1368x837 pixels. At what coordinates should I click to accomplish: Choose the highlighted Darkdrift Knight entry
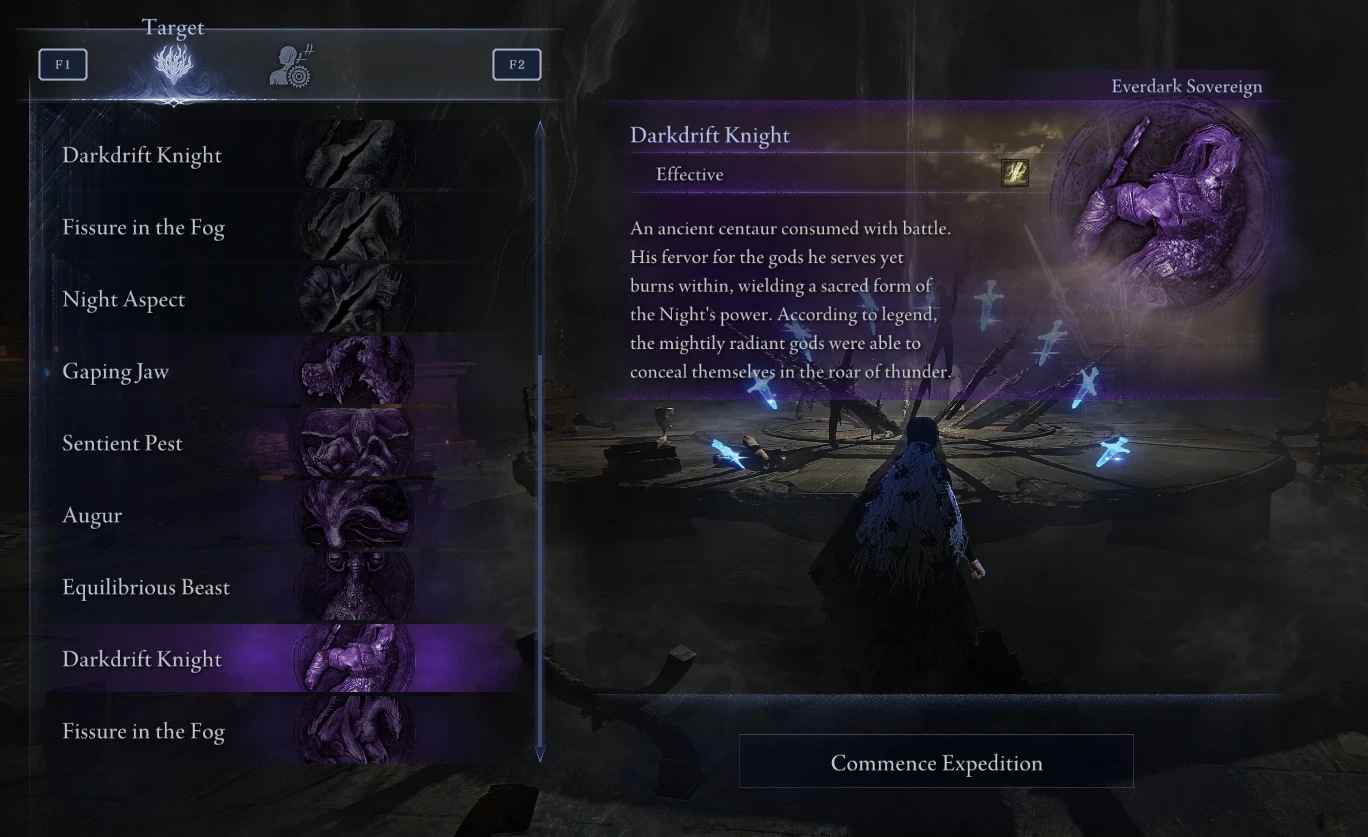tap(142, 659)
